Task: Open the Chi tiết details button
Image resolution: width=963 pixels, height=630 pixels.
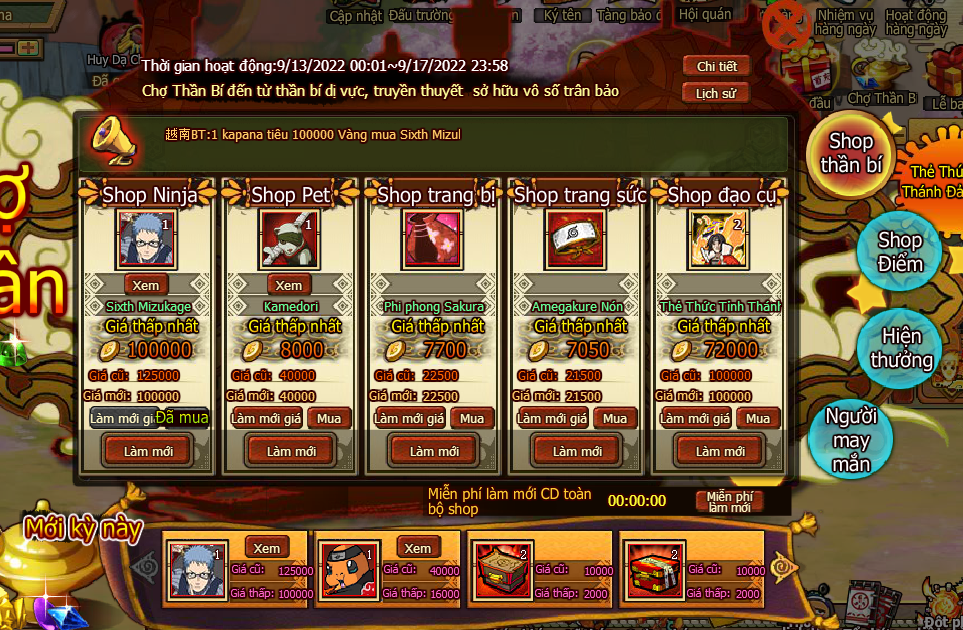Action: 716,66
